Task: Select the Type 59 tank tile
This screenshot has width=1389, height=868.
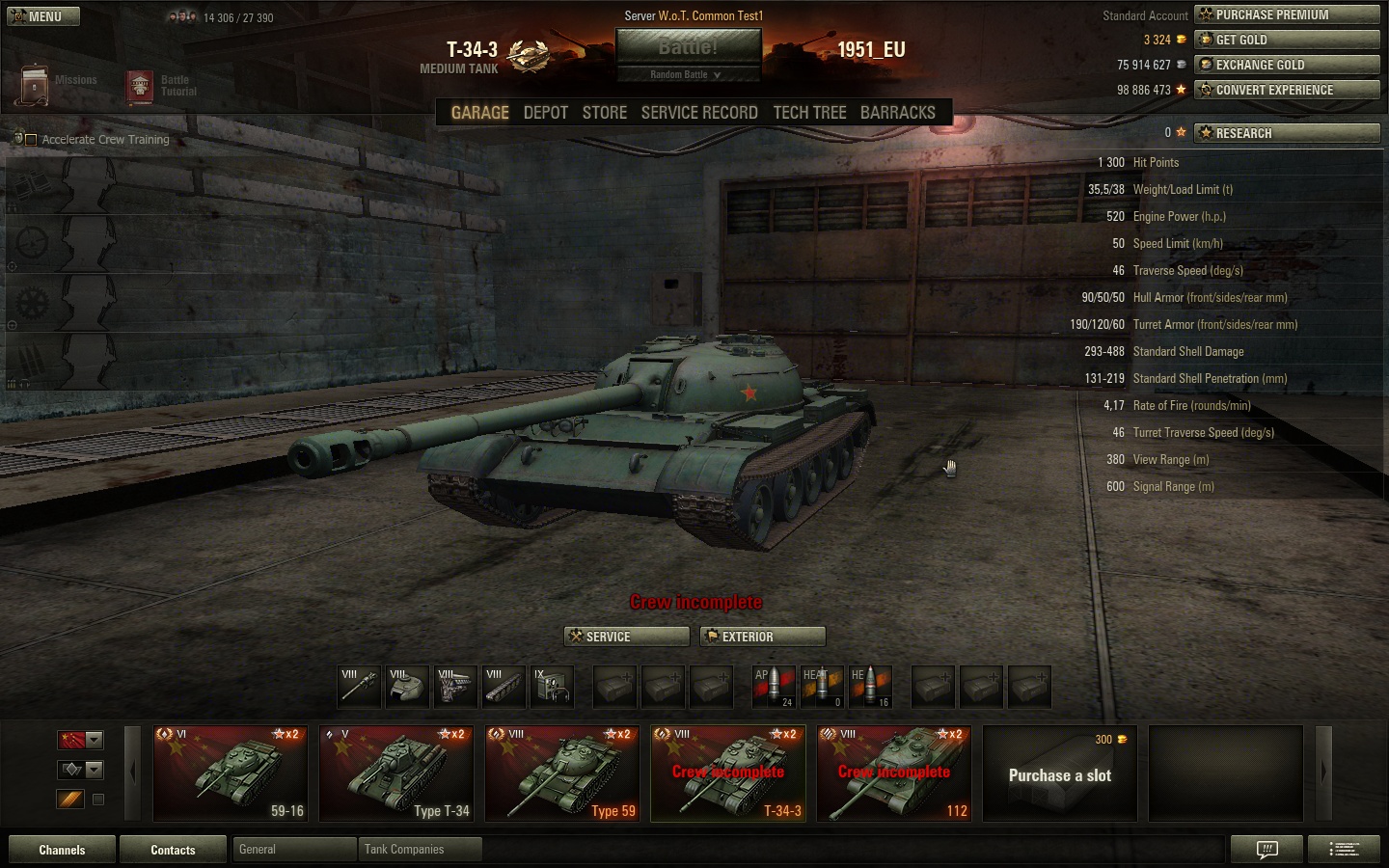Action: click(562, 773)
